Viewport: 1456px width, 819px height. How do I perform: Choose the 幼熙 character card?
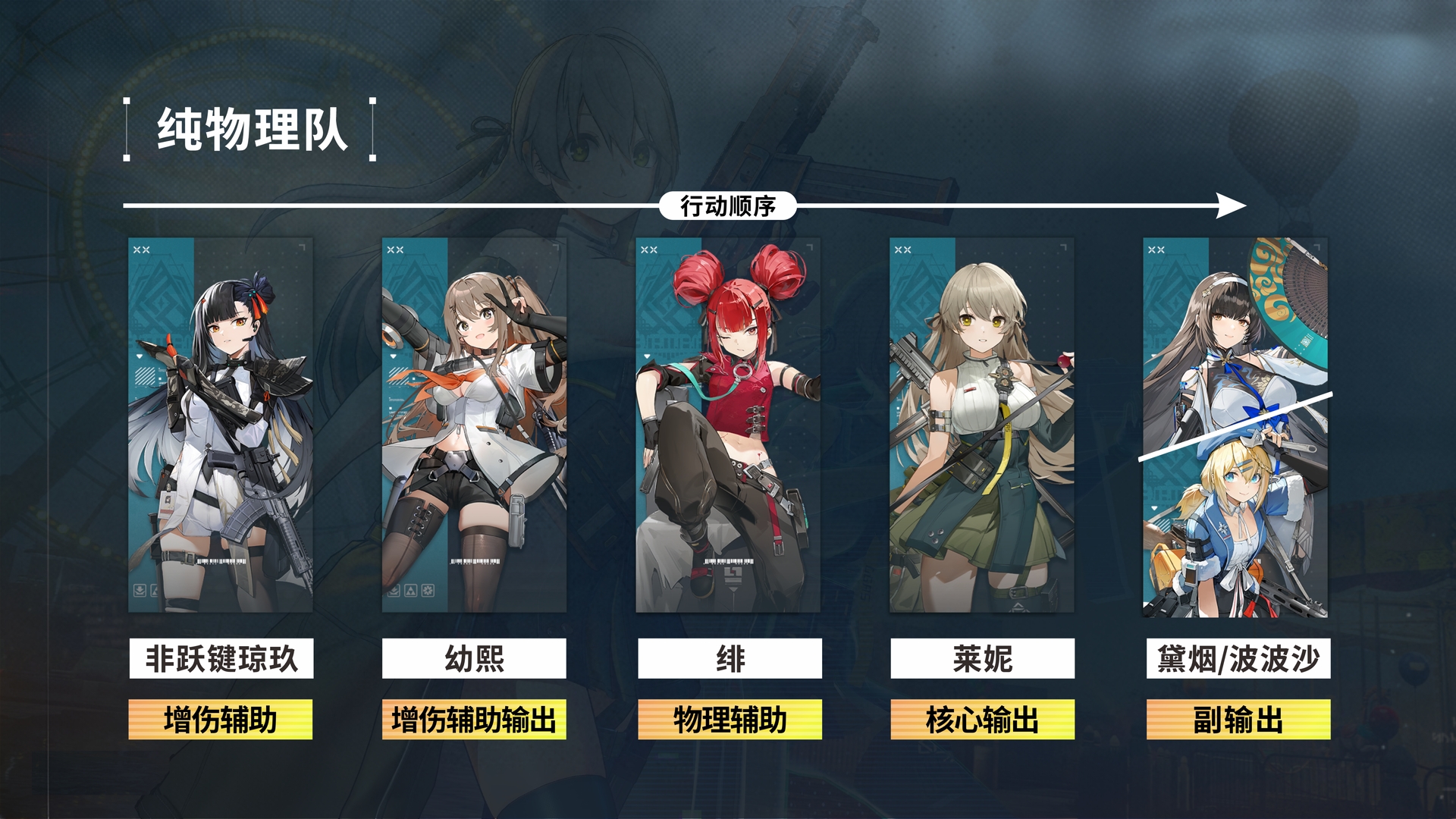pos(474,425)
